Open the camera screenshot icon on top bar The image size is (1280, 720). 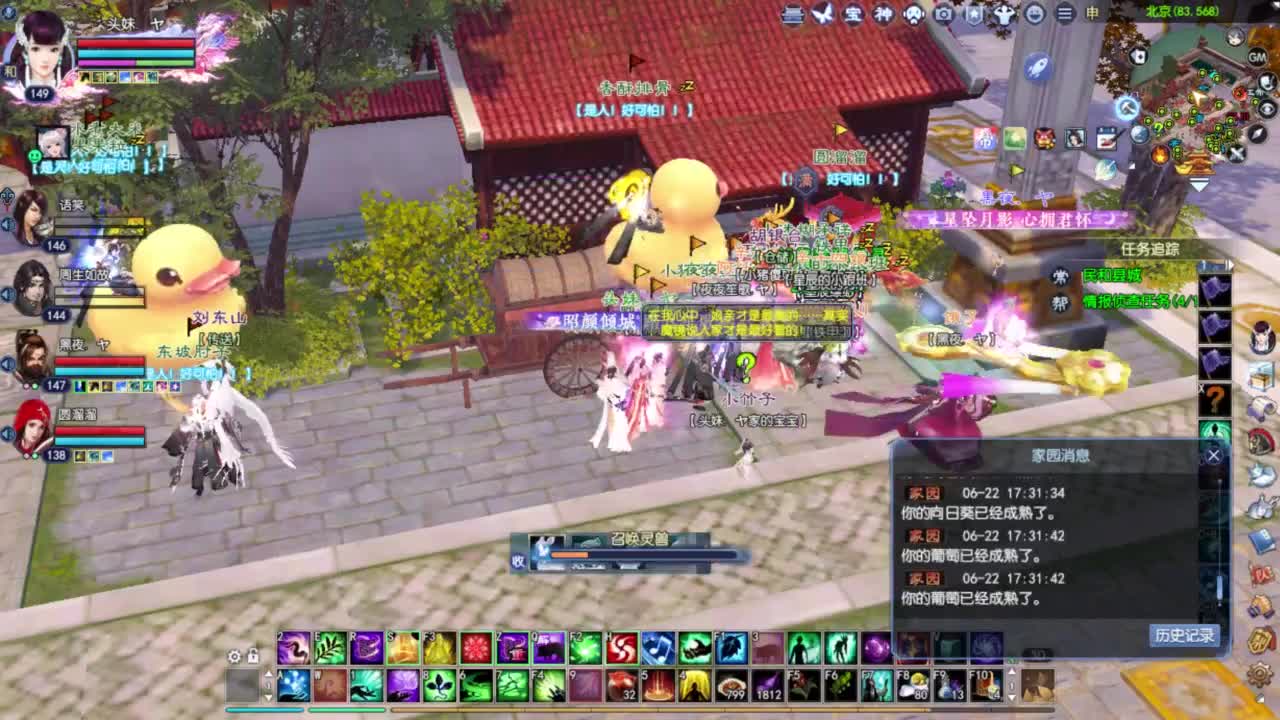coord(941,15)
